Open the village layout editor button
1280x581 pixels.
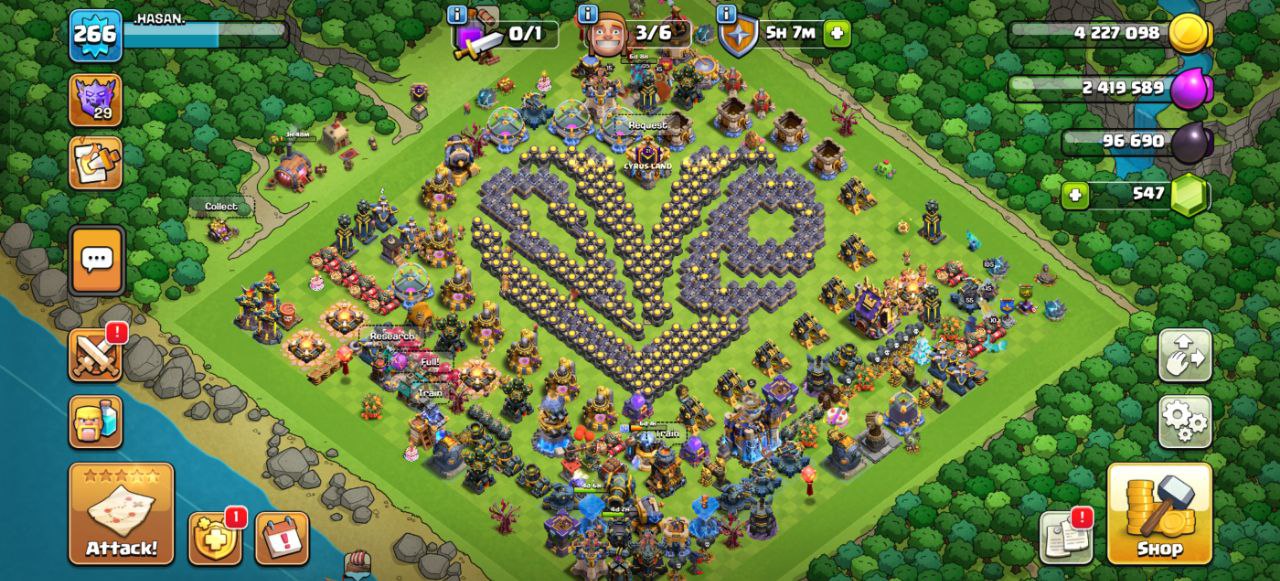(x=1185, y=355)
